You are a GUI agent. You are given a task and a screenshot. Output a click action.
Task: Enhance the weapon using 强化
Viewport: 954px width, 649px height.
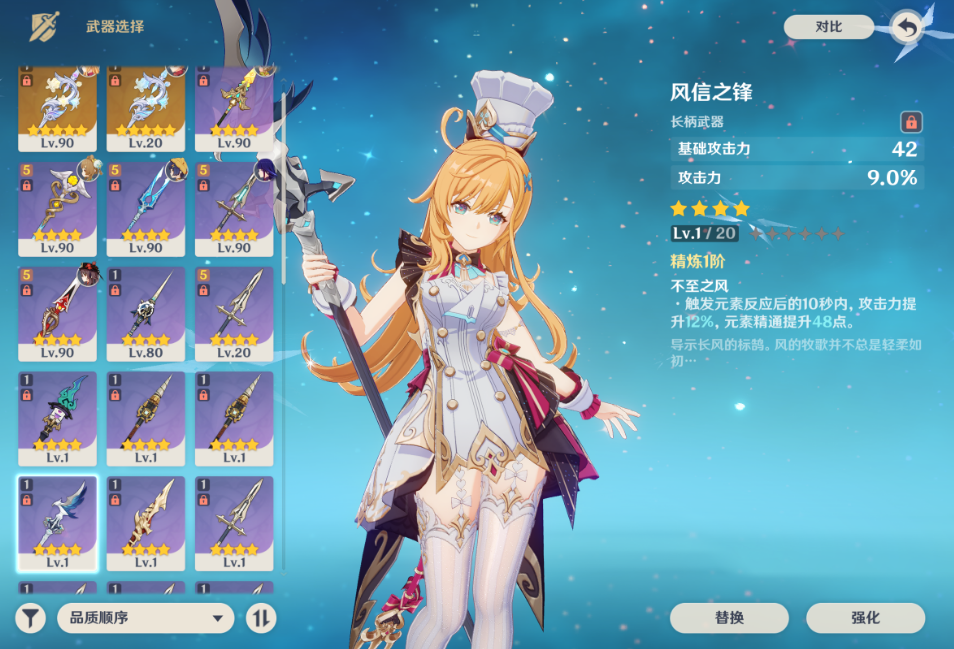pyautogui.click(x=865, y=618)
